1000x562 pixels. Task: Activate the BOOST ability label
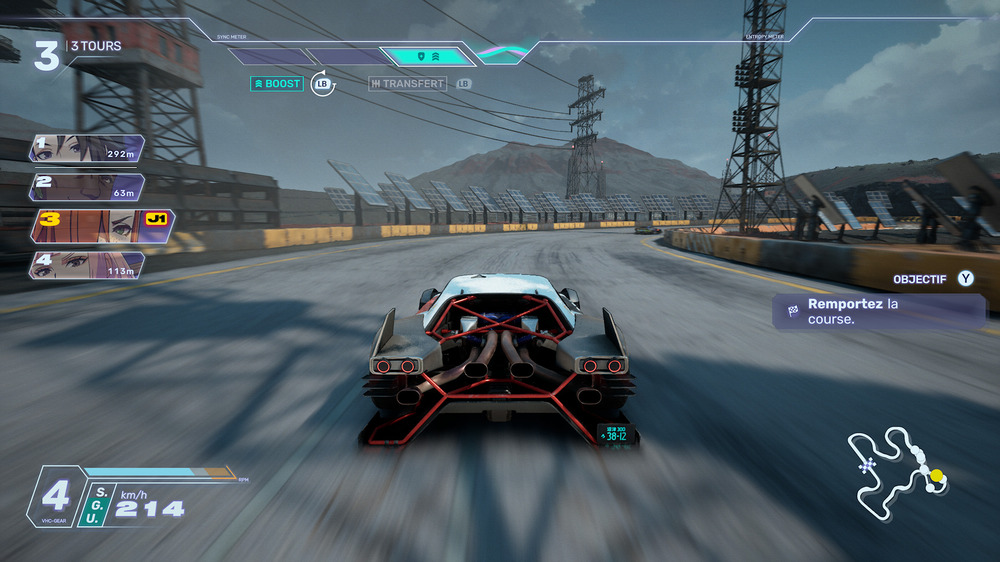276,84
